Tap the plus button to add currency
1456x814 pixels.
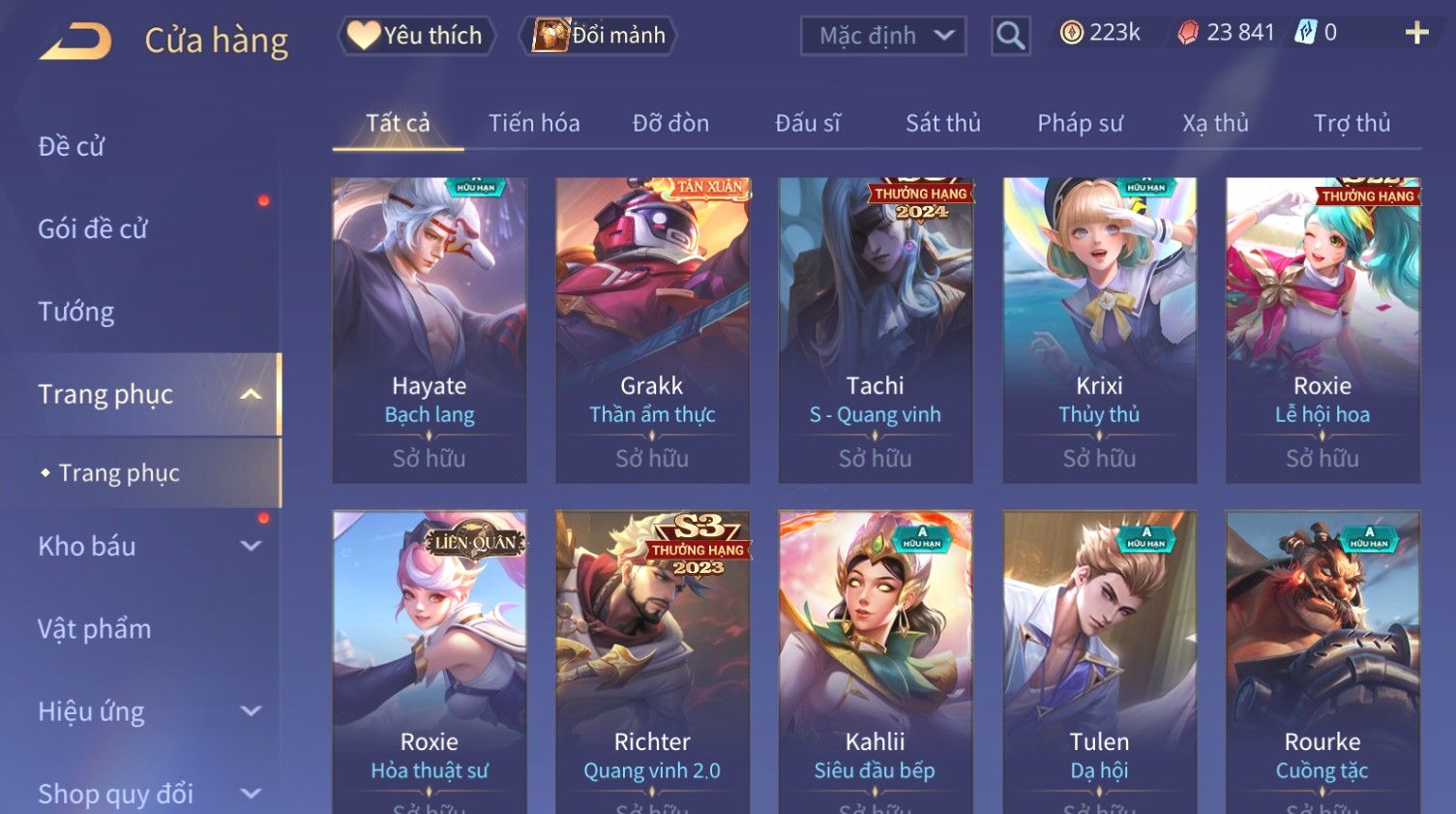pos(1416,33)
